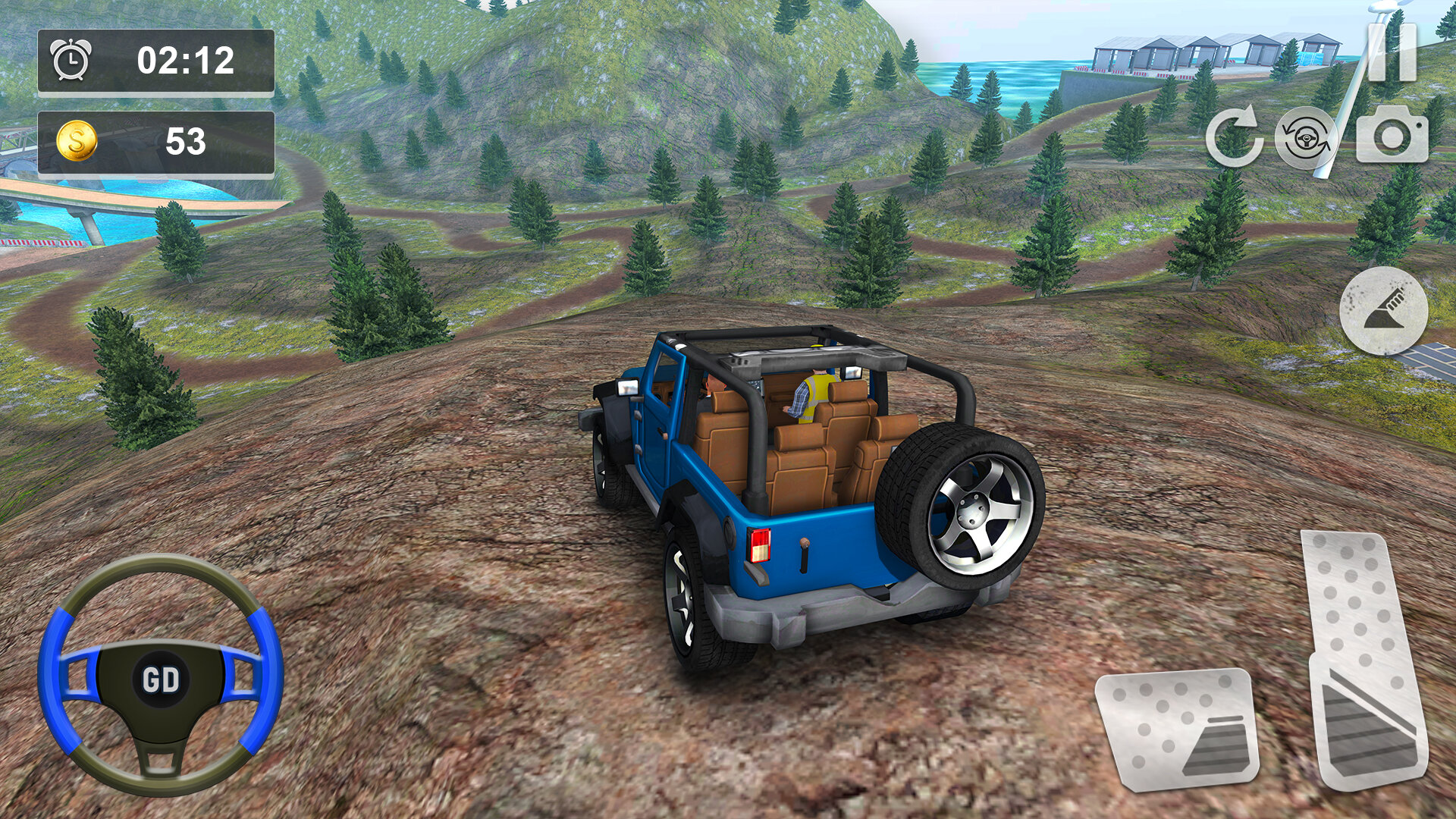1456x819 pixels.
Task: Click the GD steering wheel control
Action: [x=160, y=675]
